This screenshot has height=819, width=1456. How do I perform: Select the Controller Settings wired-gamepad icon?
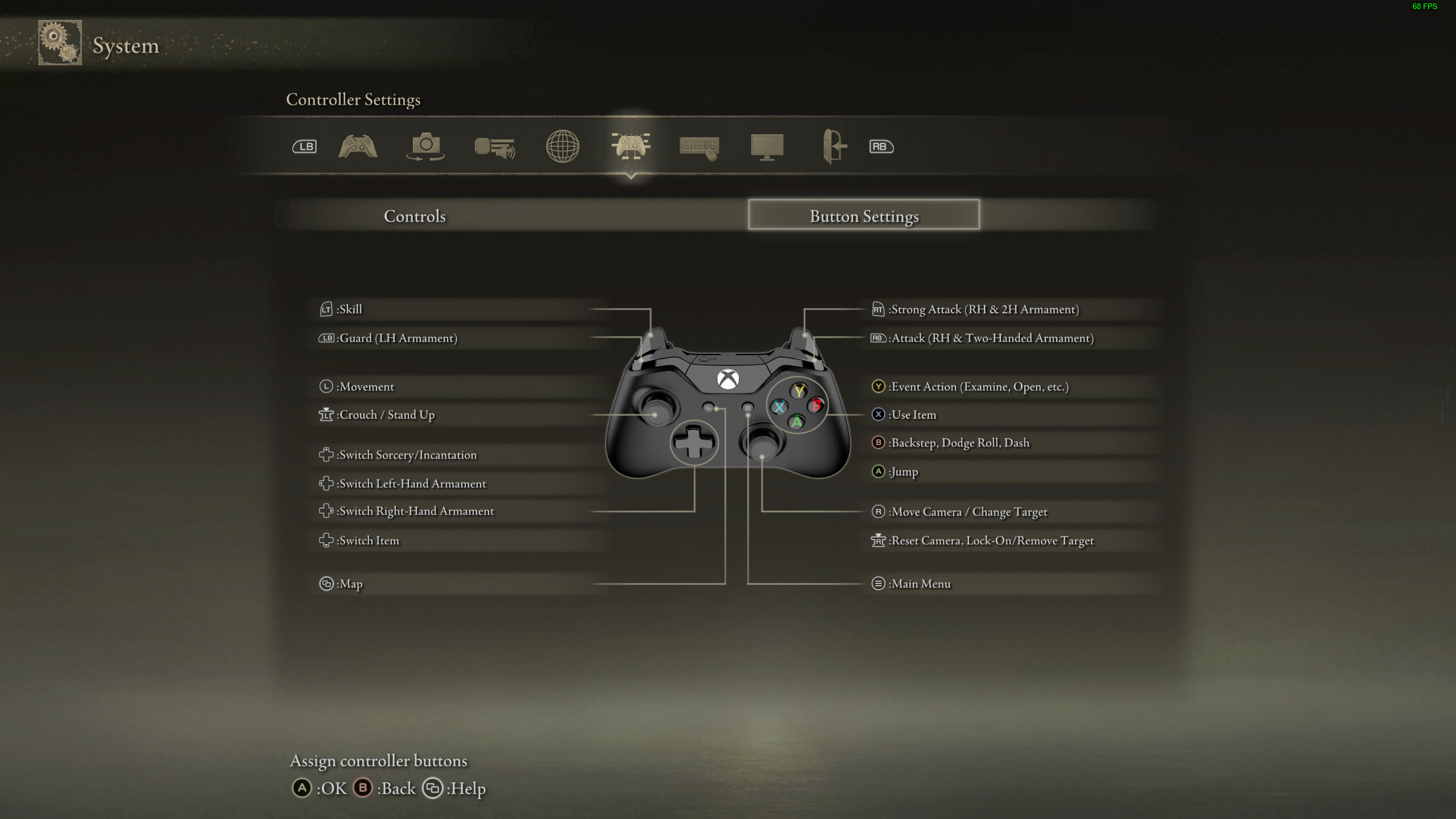(631, 147)
